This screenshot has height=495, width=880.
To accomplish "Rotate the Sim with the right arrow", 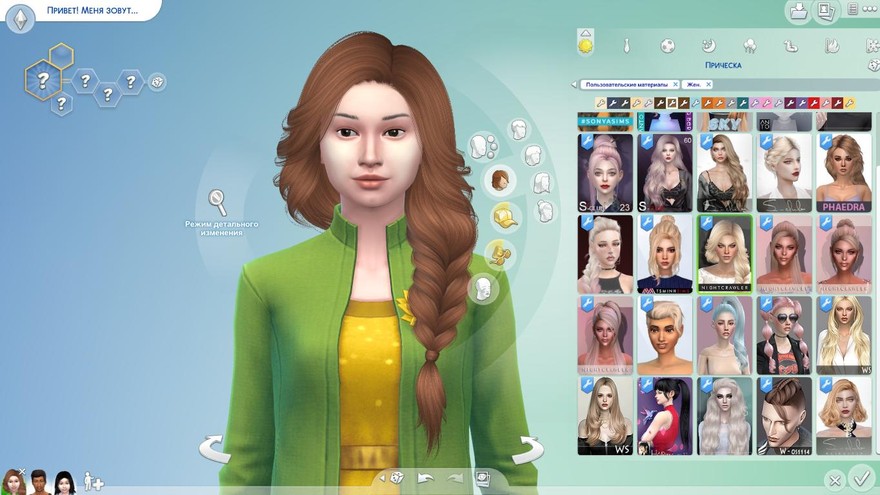I will [527, 449].
